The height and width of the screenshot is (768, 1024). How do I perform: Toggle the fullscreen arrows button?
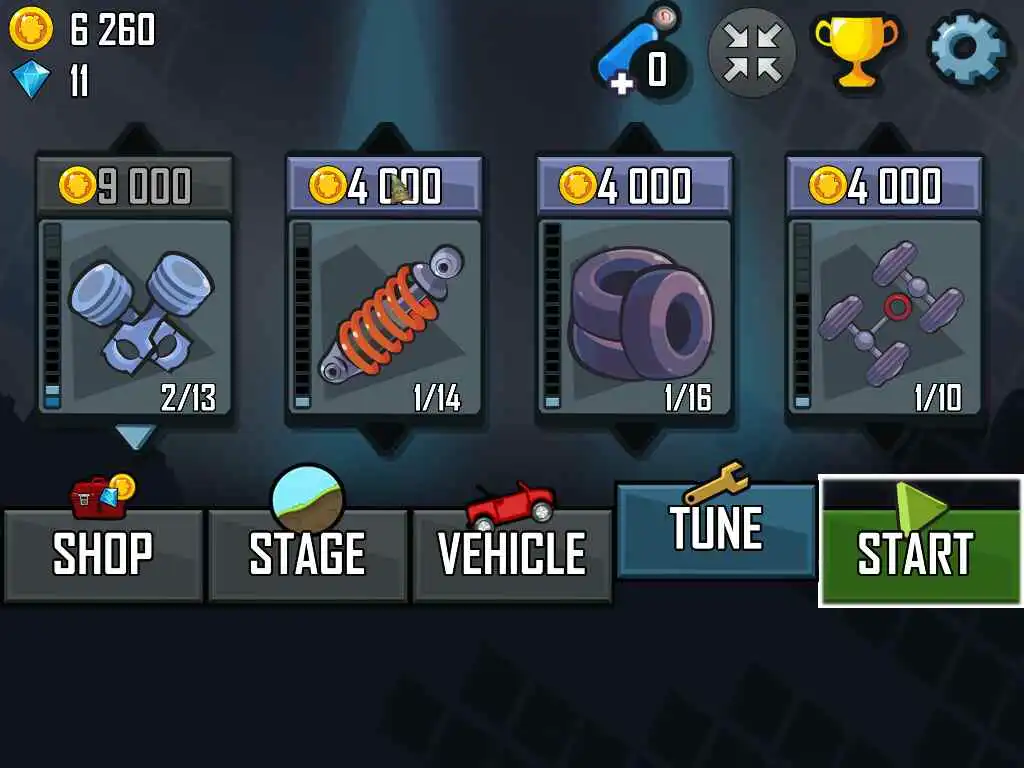(x=752, y=52)
